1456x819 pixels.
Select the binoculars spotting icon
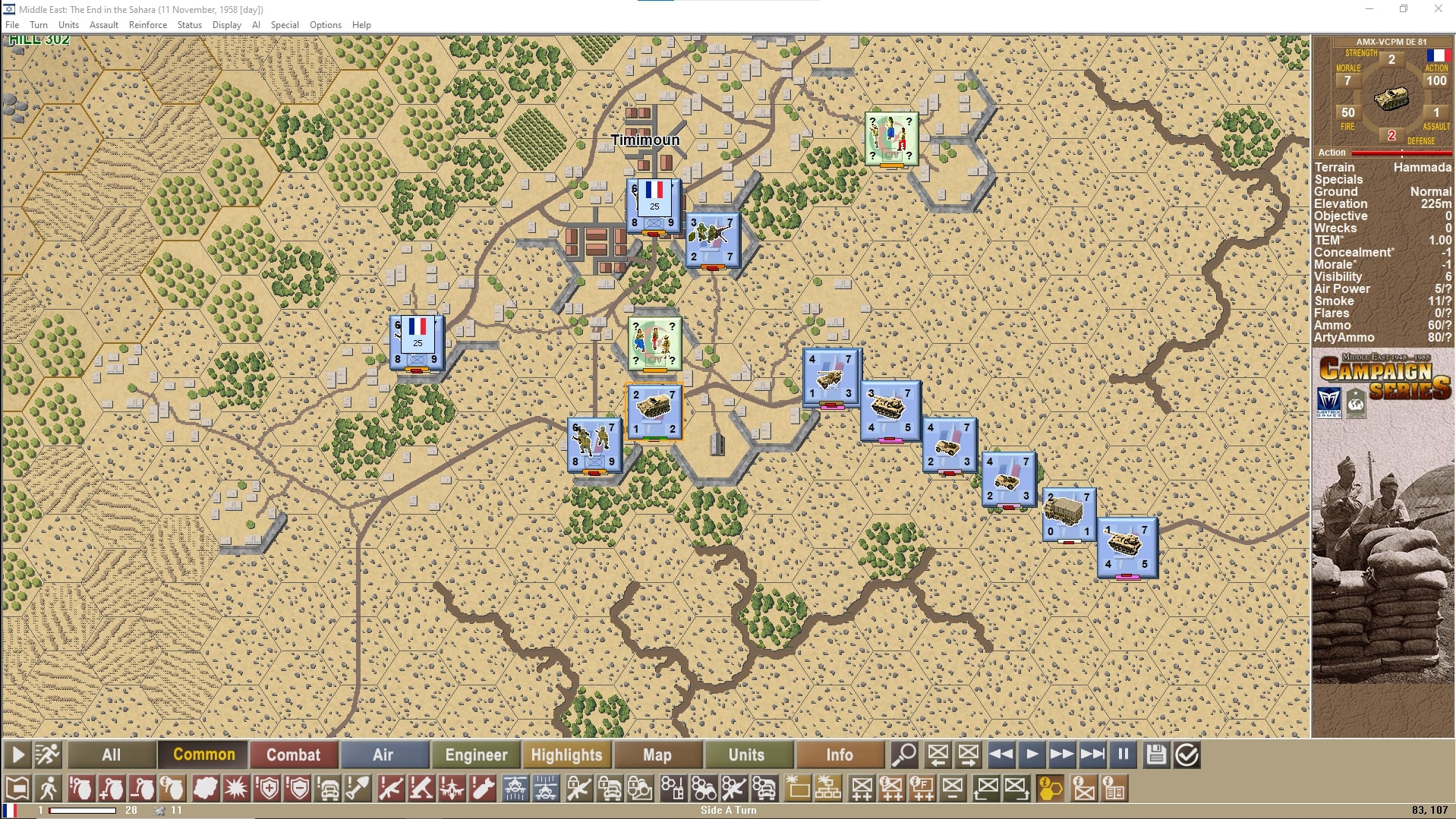coord(704,788)
